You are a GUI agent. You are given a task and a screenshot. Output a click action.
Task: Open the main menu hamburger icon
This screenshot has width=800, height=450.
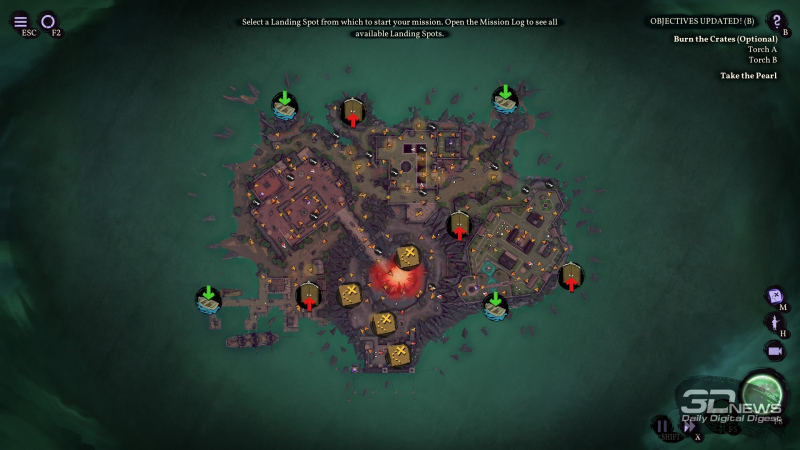[21, 20]
